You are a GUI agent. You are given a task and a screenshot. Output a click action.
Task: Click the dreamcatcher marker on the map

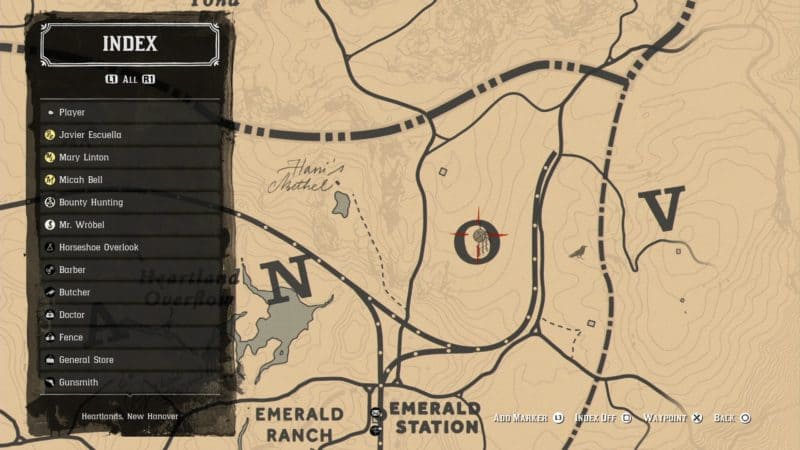[x=479, y=238]
